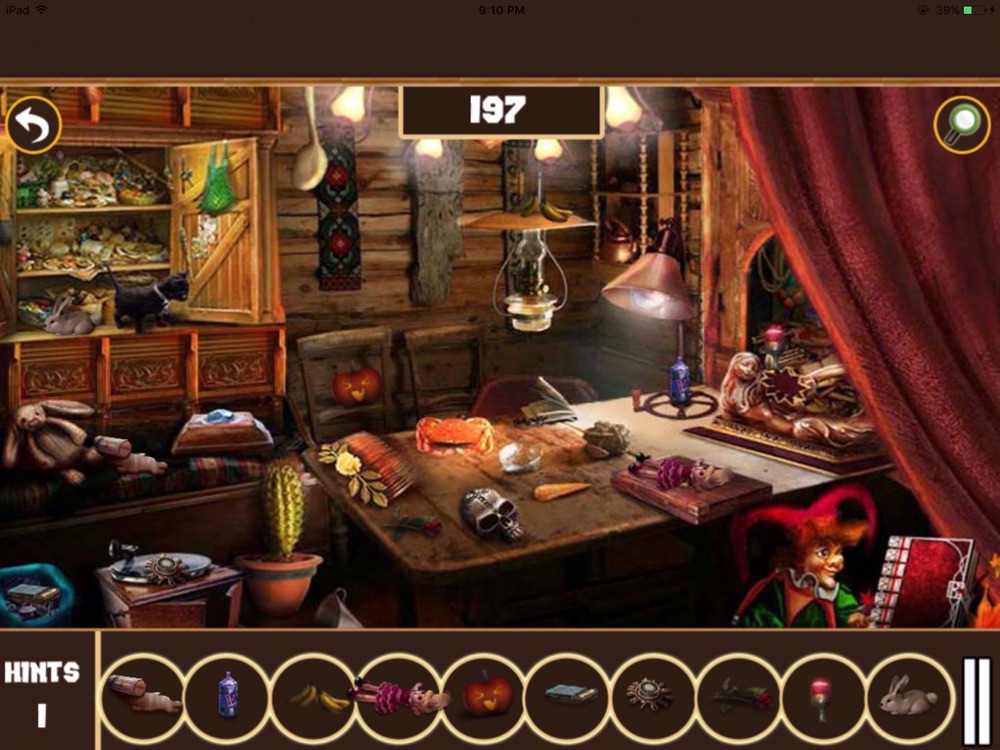Select the blue bottle in the item bar

227,695
